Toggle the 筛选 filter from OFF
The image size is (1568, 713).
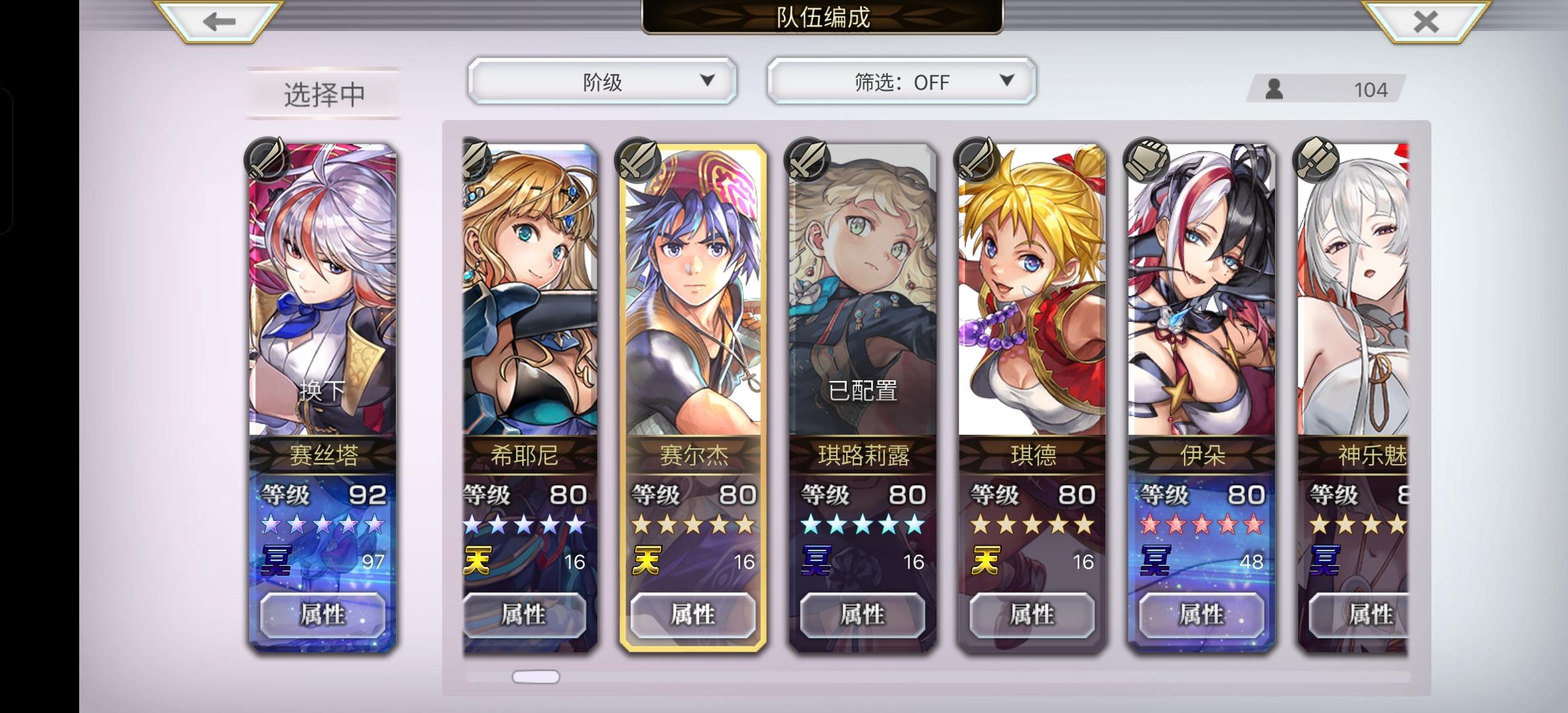tap(899, 82)
